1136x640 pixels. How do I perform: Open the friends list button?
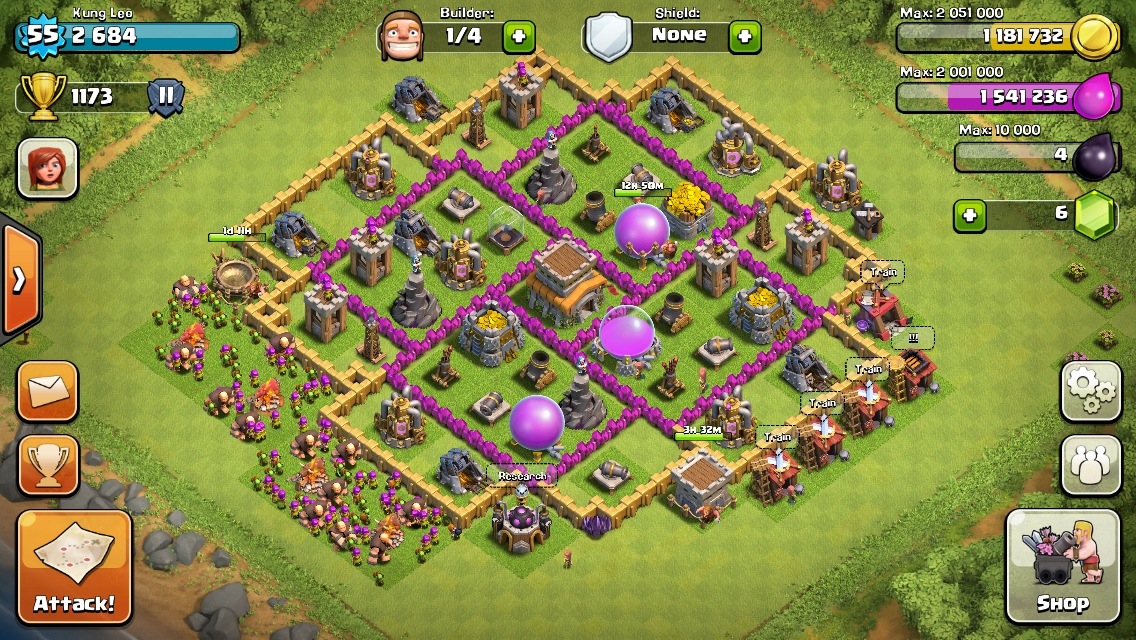[1090, 465]
